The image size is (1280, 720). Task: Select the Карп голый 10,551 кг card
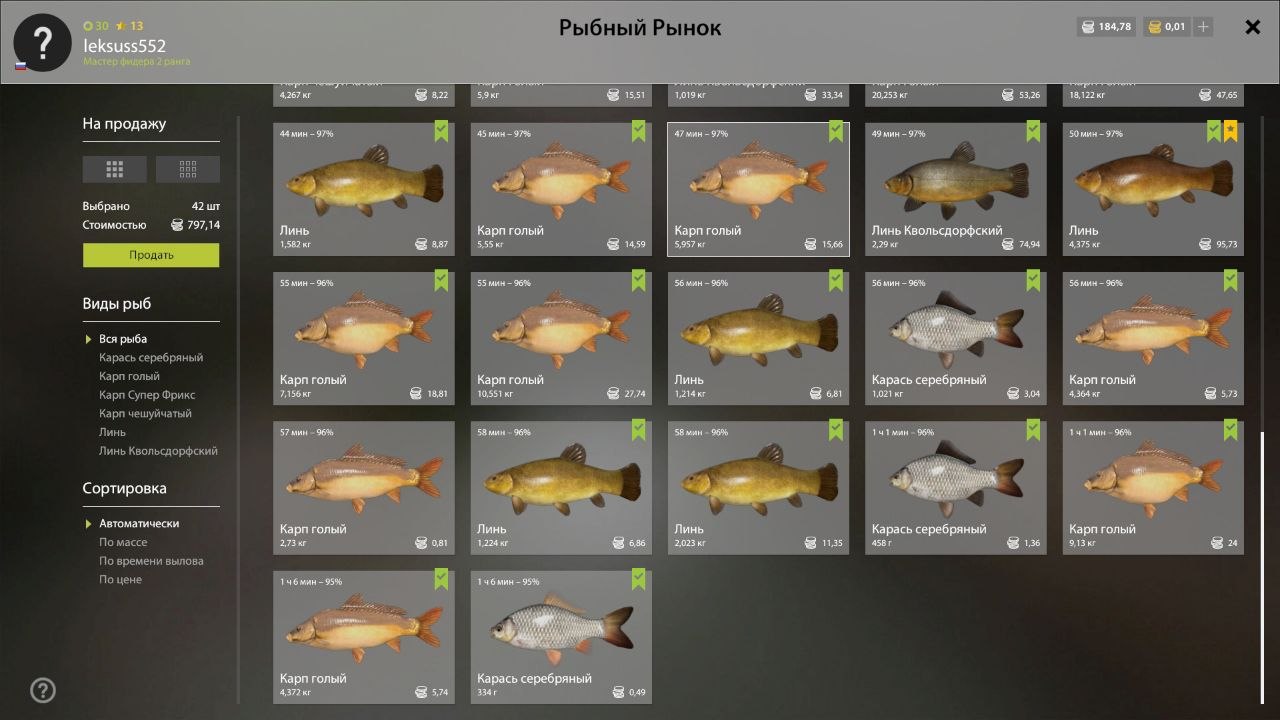point(560,338)
